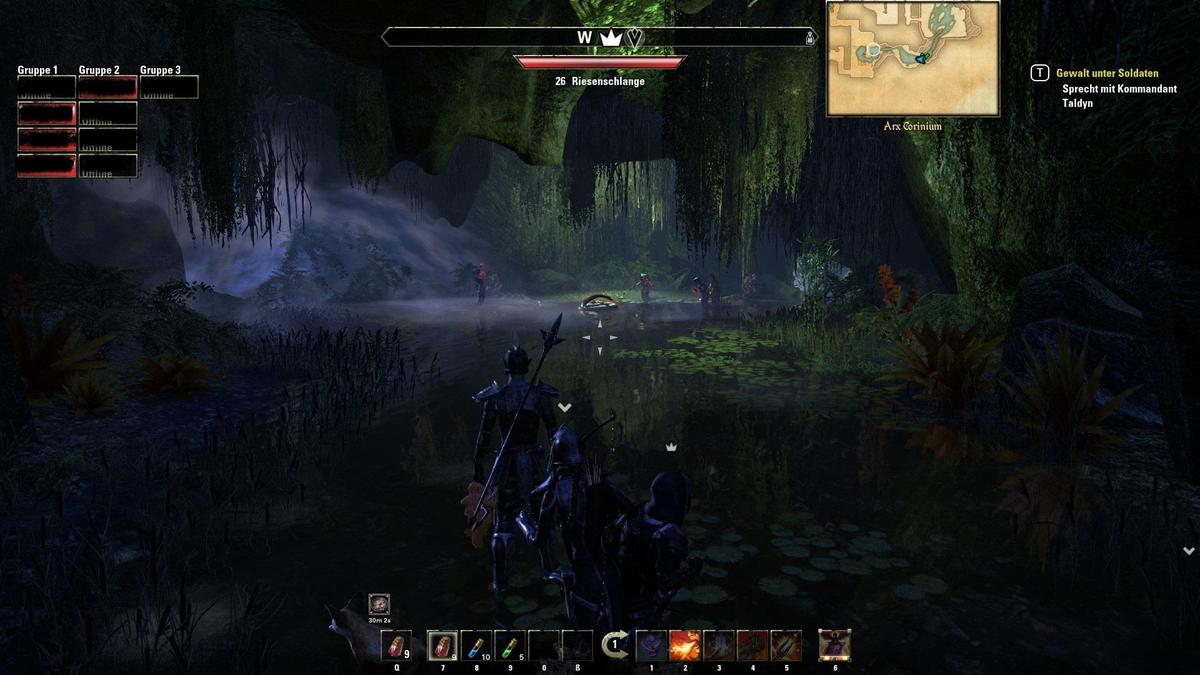Drink the blue magicka potion
The height and width of the screenshot is (675, 1200).
[477, 646]
